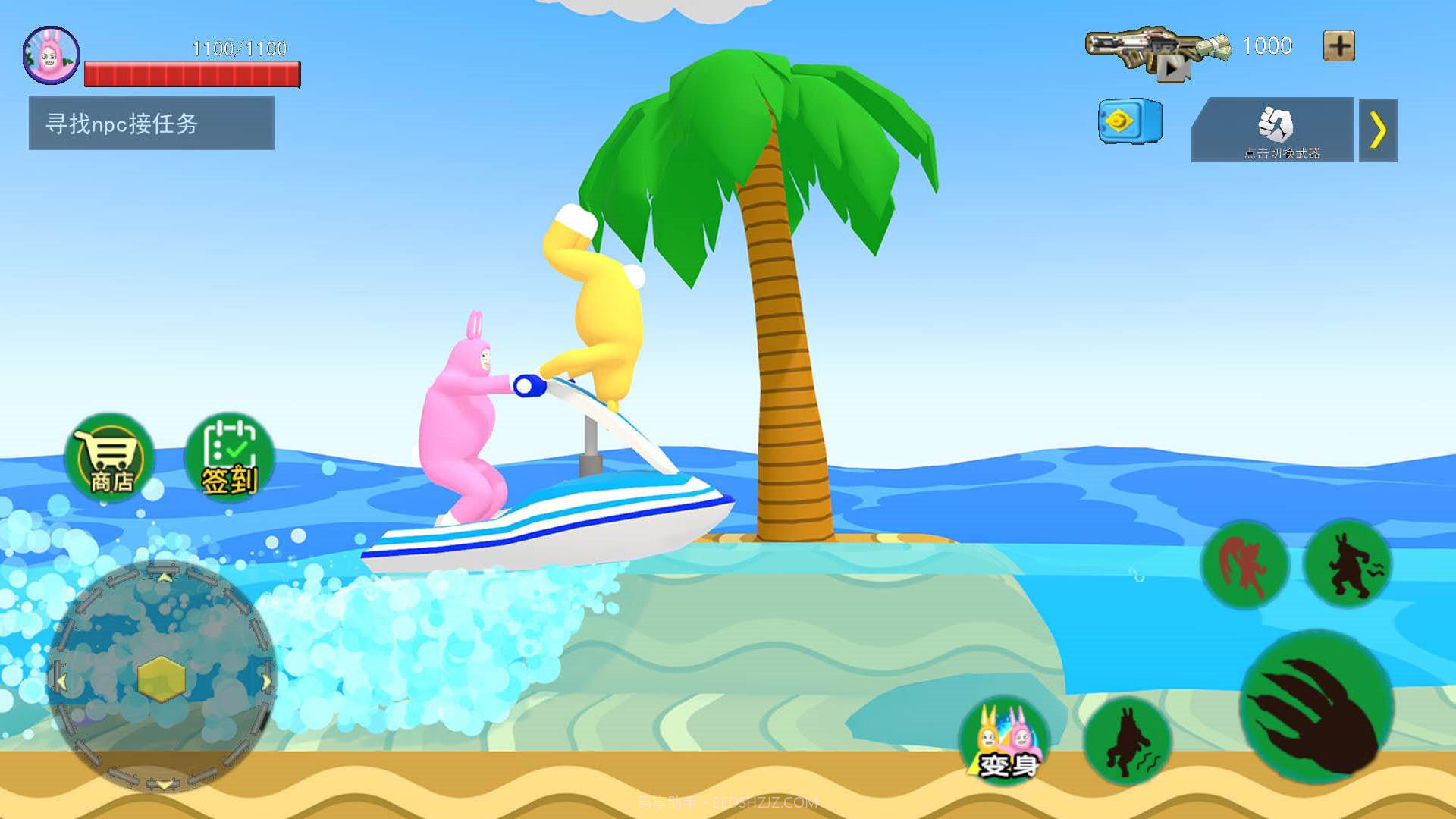Open the 签到 daily check-in
This screenshot has height=819, width=1456.
pos(230,457)
